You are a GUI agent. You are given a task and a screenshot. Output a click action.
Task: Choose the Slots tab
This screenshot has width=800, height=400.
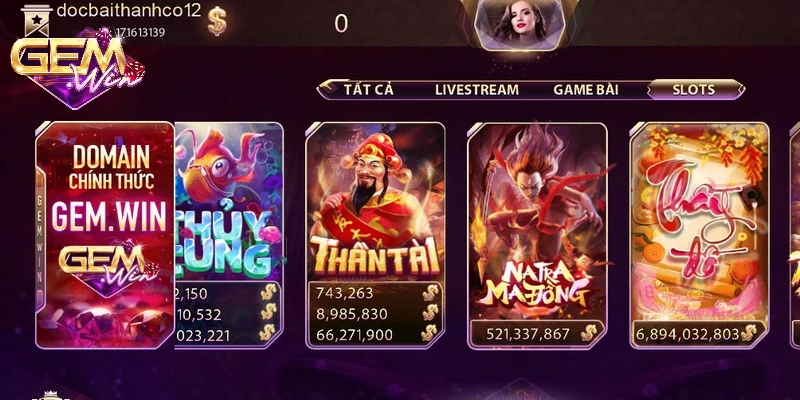pyautogui.click(x=693, y=89)
